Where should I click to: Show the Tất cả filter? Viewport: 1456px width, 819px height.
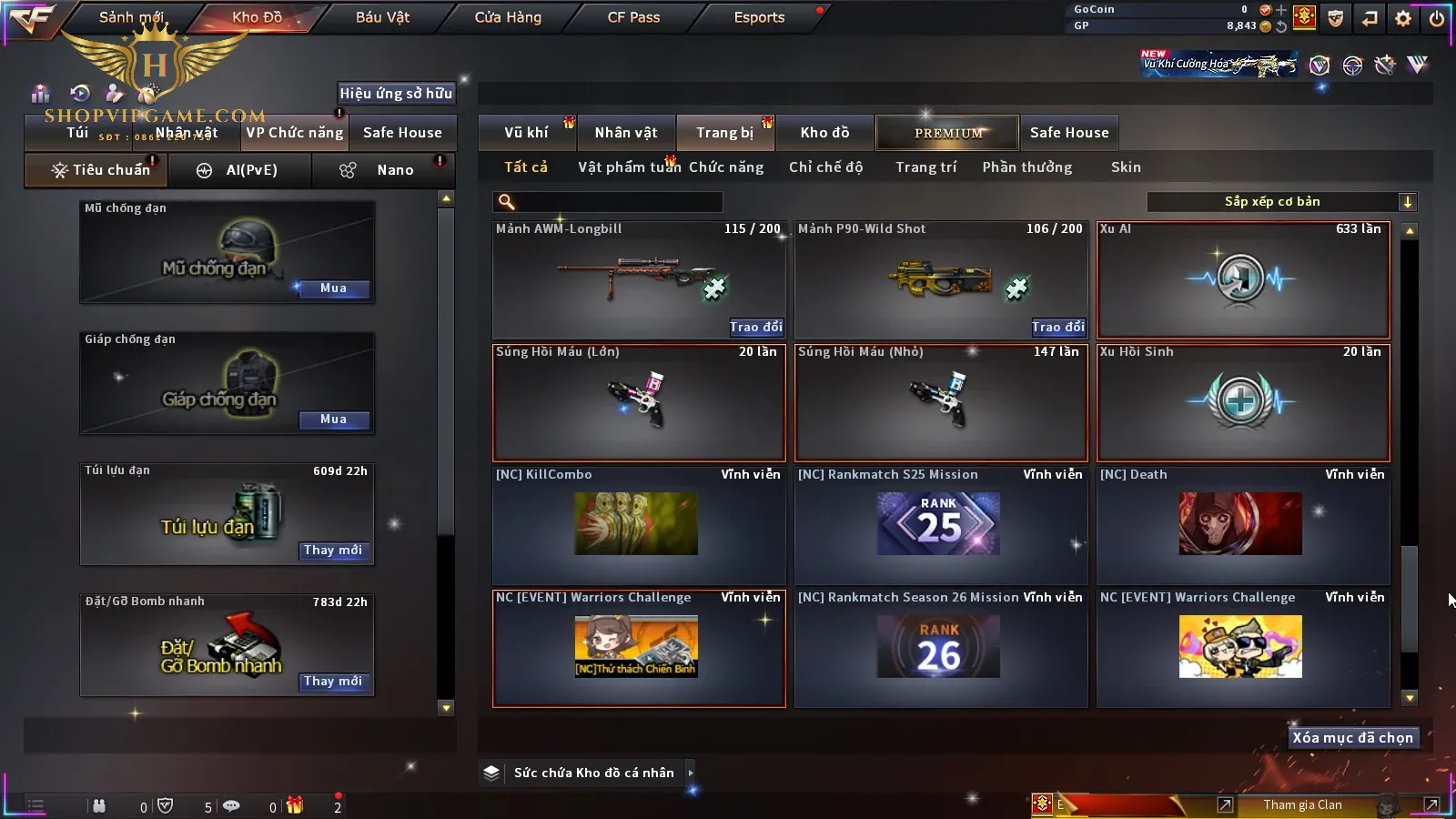coord(526,167)
